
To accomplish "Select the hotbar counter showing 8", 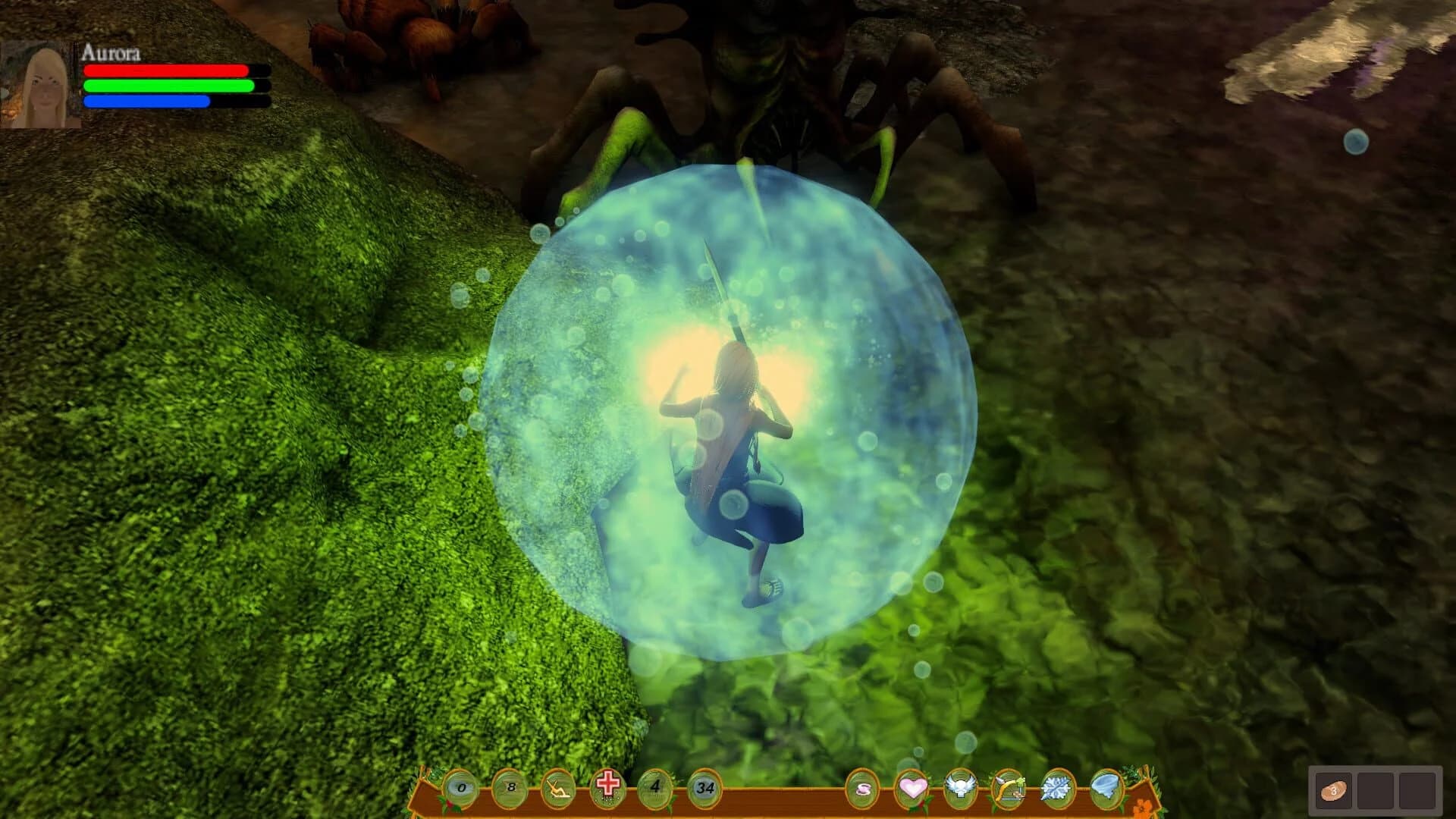I will point(510,787).
